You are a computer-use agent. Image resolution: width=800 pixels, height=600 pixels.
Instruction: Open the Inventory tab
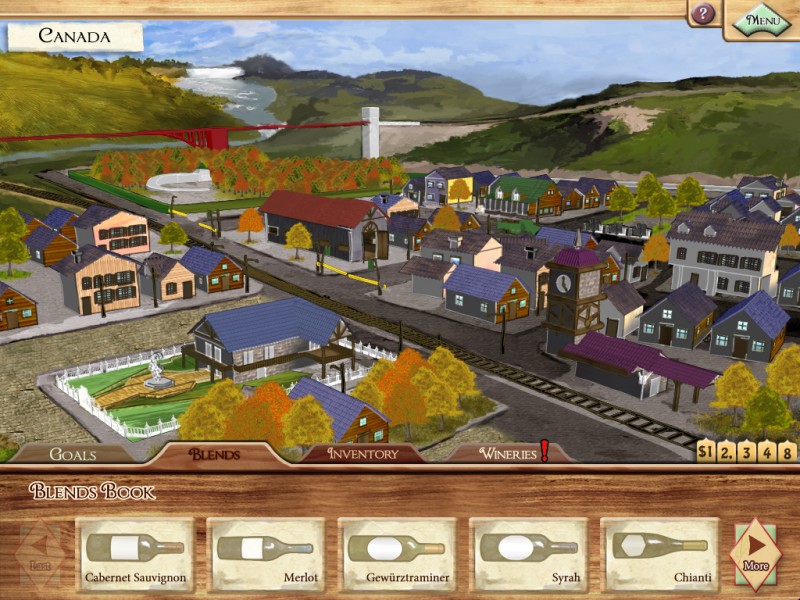point(362,454)
